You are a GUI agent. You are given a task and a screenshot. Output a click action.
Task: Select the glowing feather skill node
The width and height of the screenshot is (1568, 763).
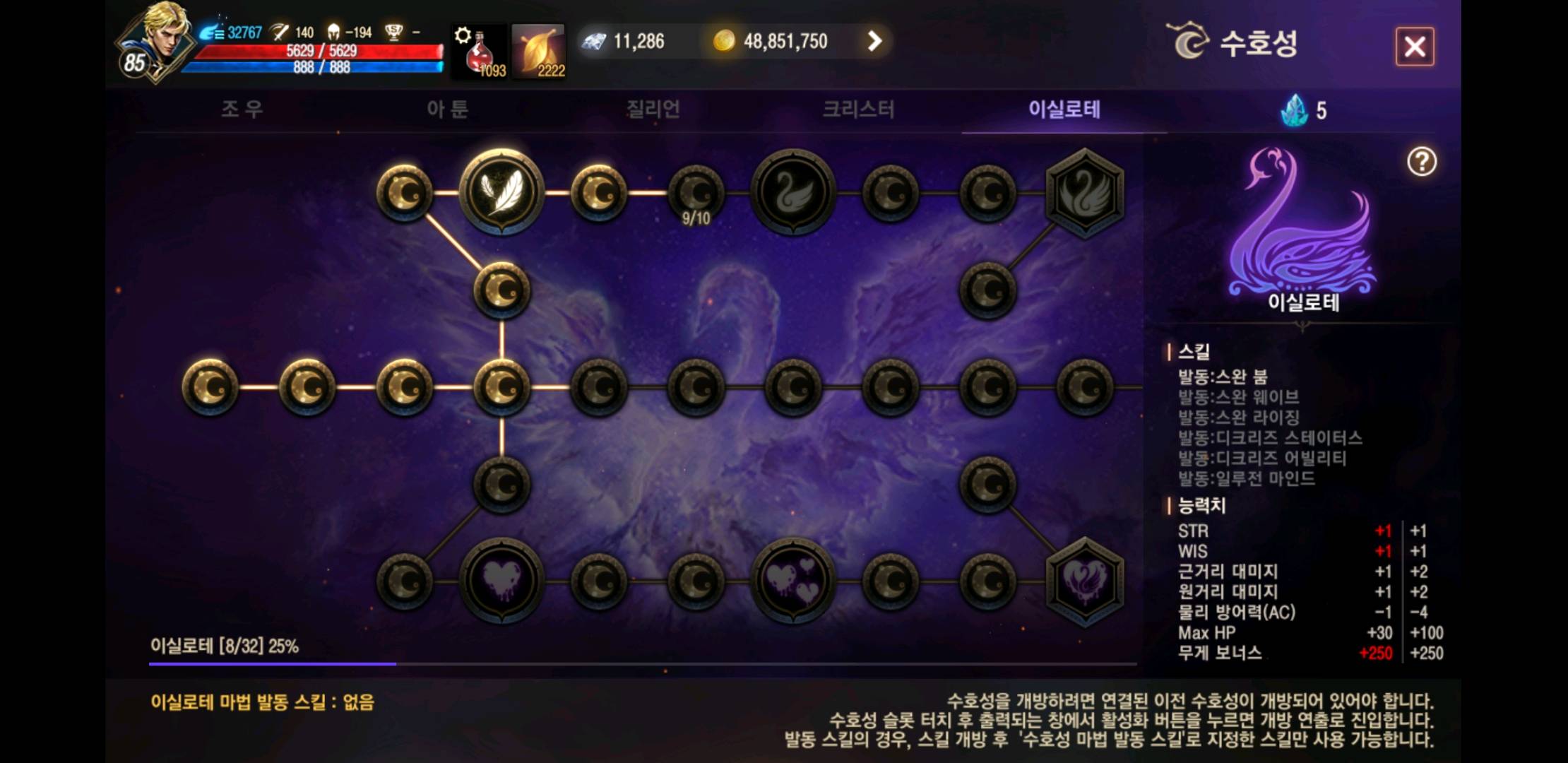501,191
